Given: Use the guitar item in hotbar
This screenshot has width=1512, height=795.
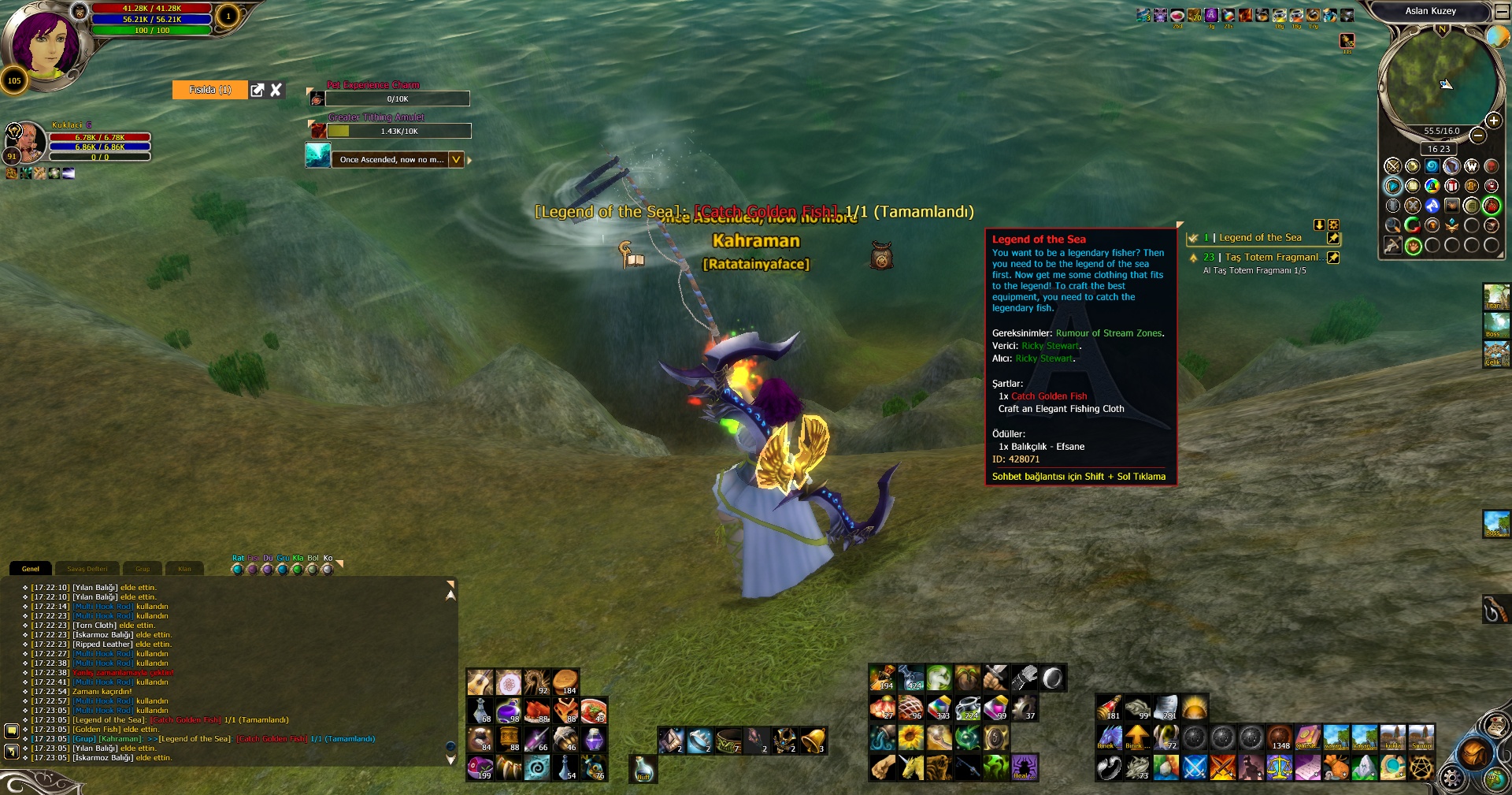Looking at the screenshot, I should (480, 682).
